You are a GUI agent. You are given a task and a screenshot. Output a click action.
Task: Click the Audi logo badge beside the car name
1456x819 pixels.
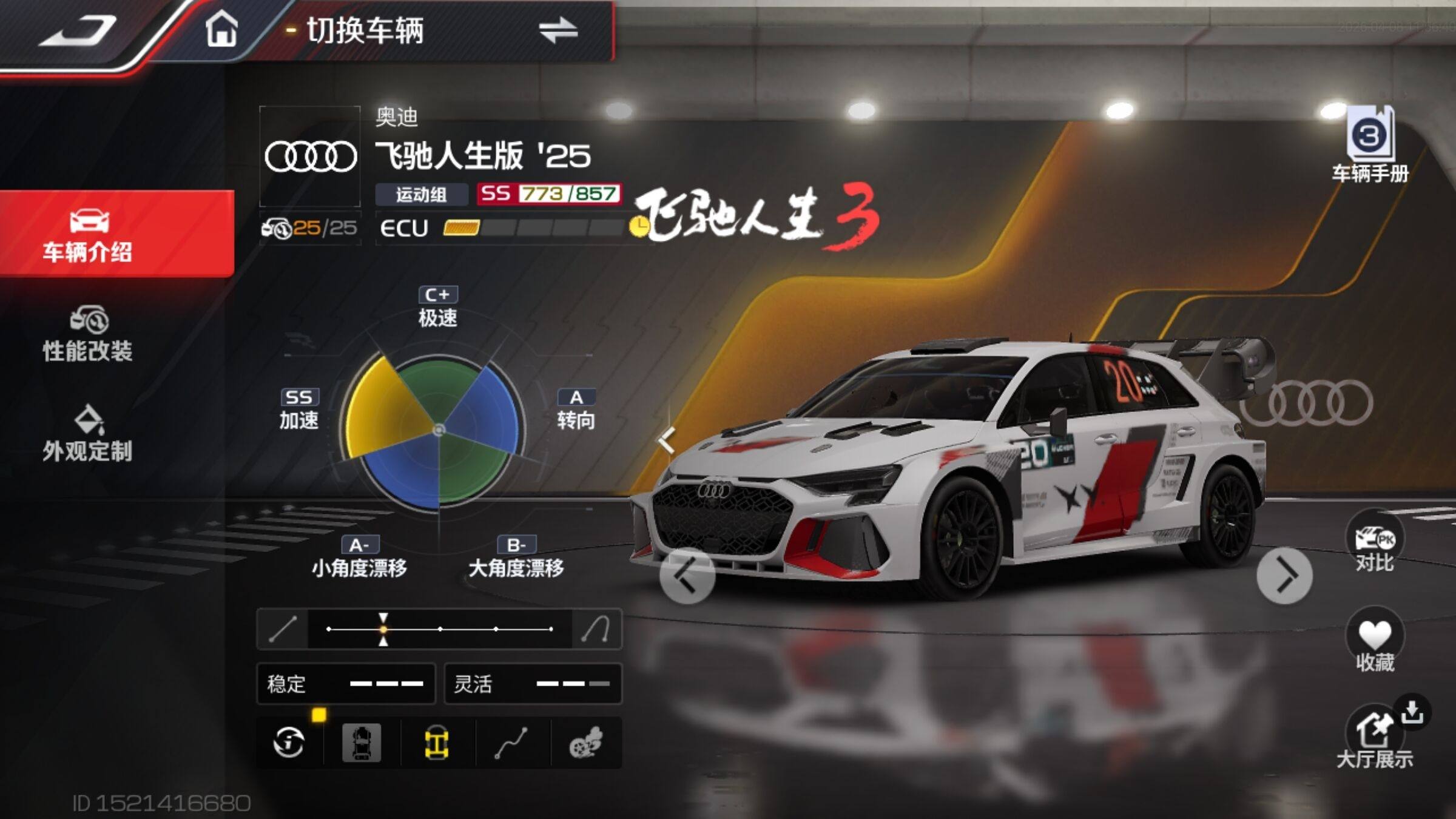tap(310, 157)
